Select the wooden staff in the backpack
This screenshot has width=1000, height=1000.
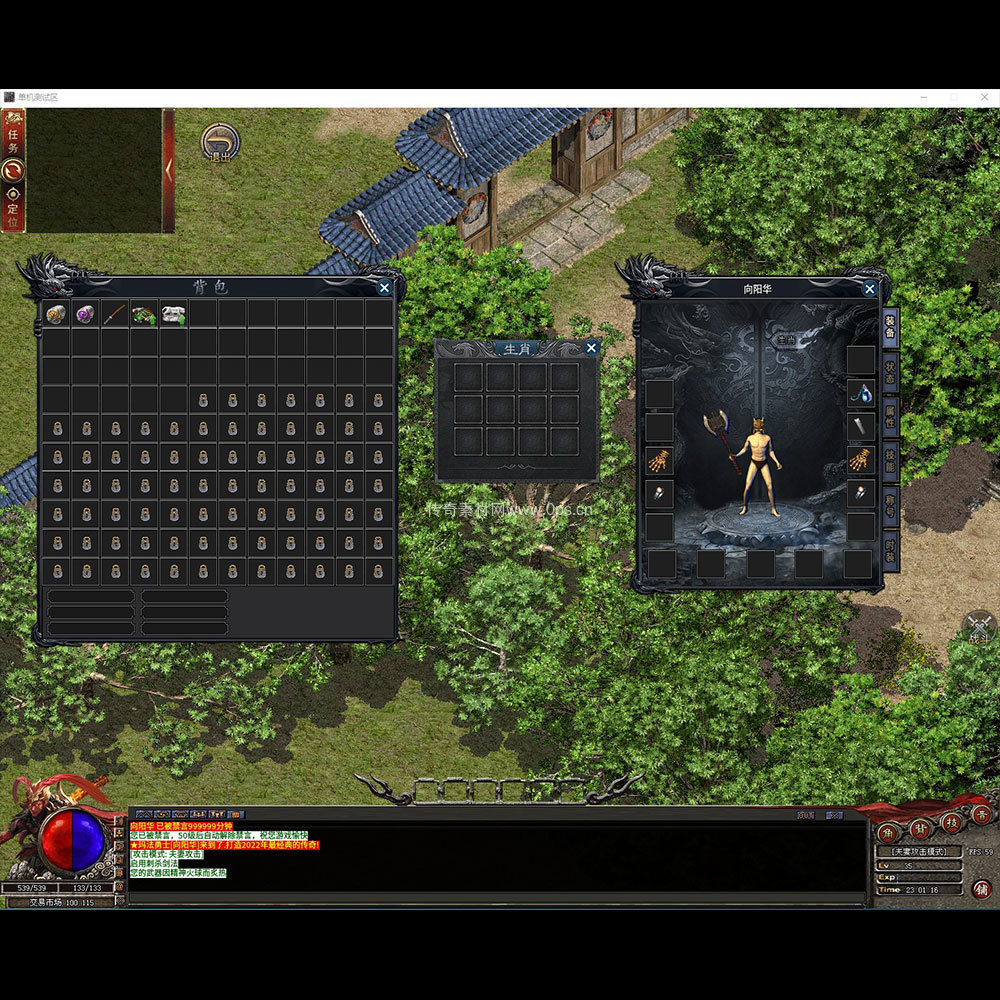[115, 314]
